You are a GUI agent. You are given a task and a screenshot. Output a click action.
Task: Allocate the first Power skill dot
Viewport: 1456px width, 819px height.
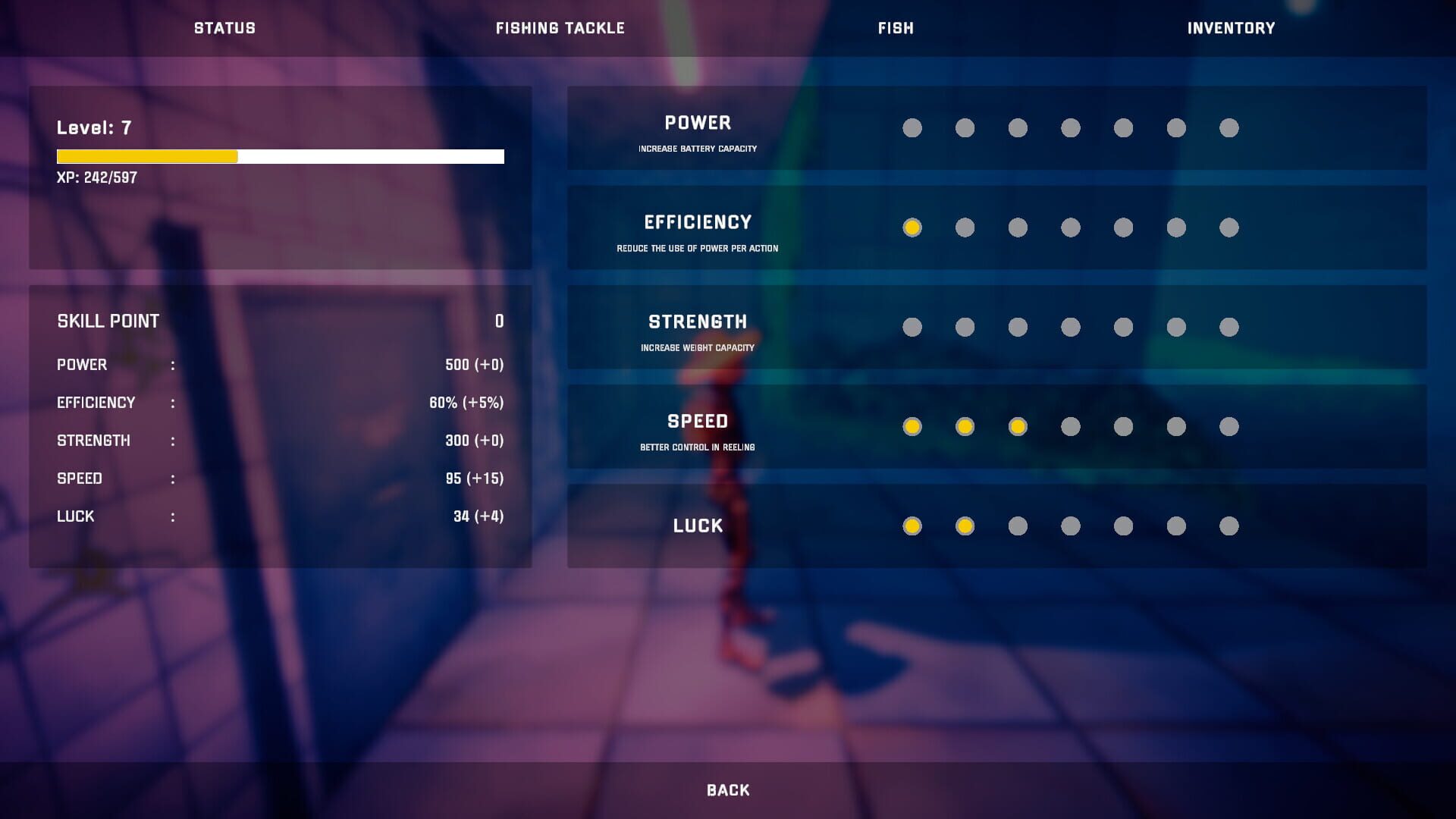click(x=912, y=128)
